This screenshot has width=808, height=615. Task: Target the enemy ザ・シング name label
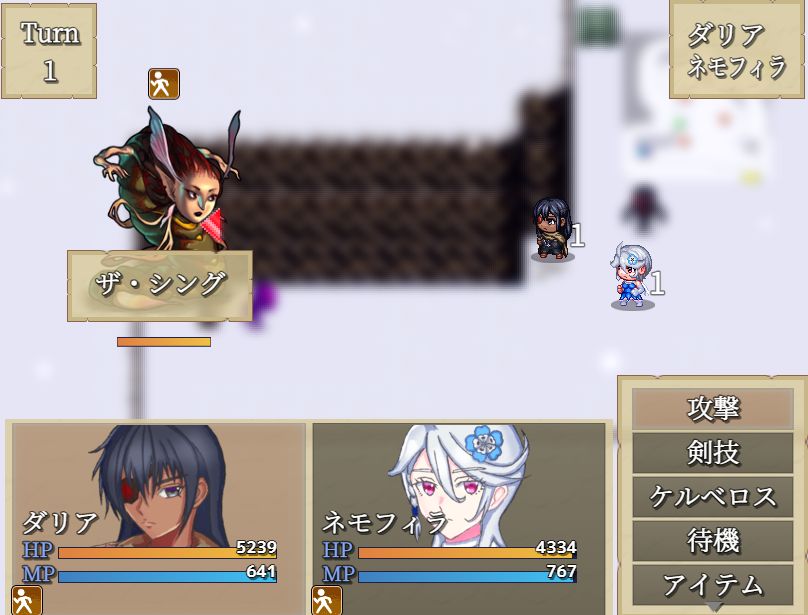pos(160,285)
